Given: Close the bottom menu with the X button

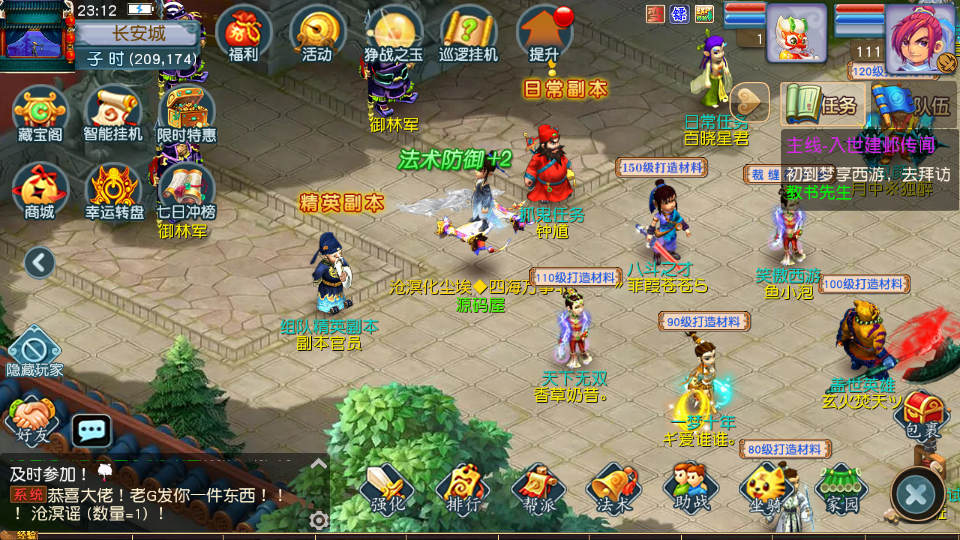Looking at the screenshot, I should pyautogui.click(x=916, y=493).
